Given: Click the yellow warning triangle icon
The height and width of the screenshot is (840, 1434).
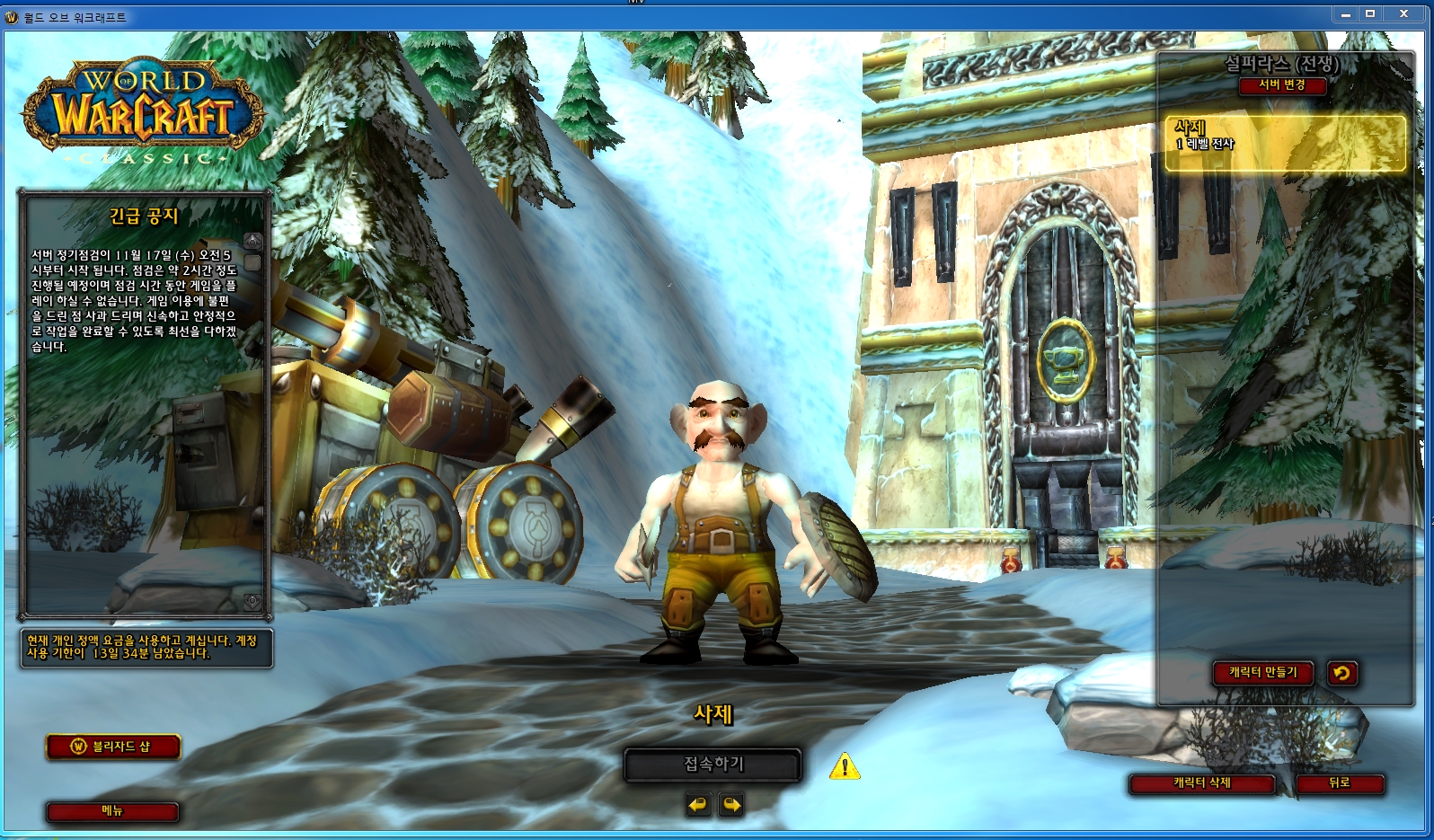Looking at the screenshot, I should click(845, 766).
